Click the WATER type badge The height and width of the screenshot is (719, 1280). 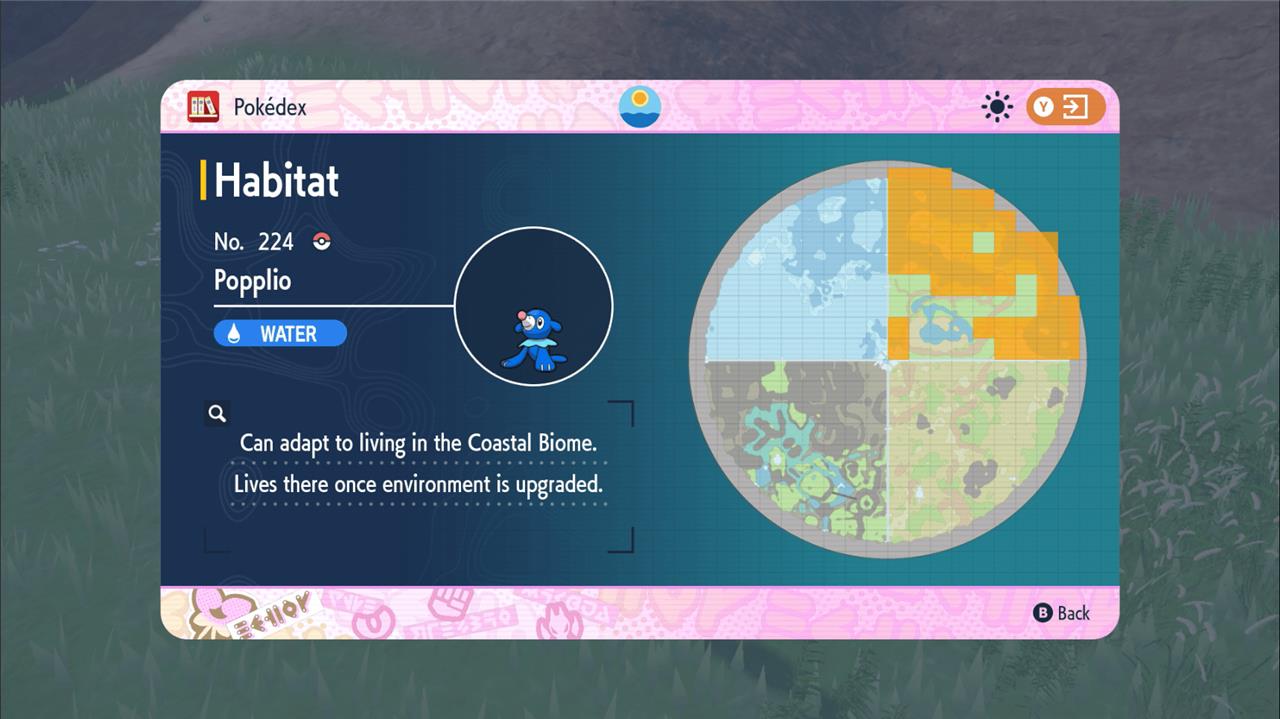[280, 334]
